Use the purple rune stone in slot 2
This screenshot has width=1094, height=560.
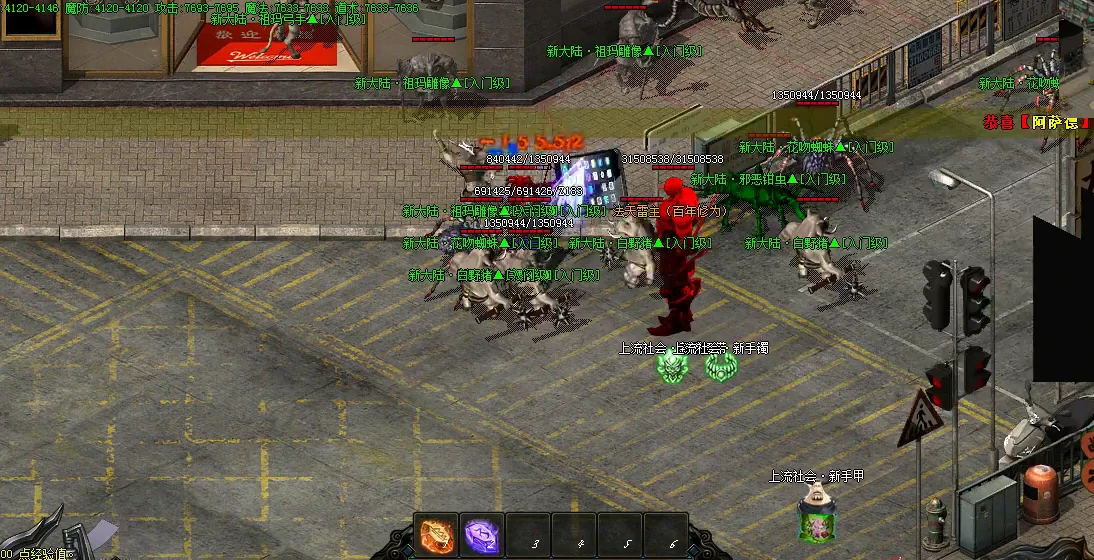(482, 535)
